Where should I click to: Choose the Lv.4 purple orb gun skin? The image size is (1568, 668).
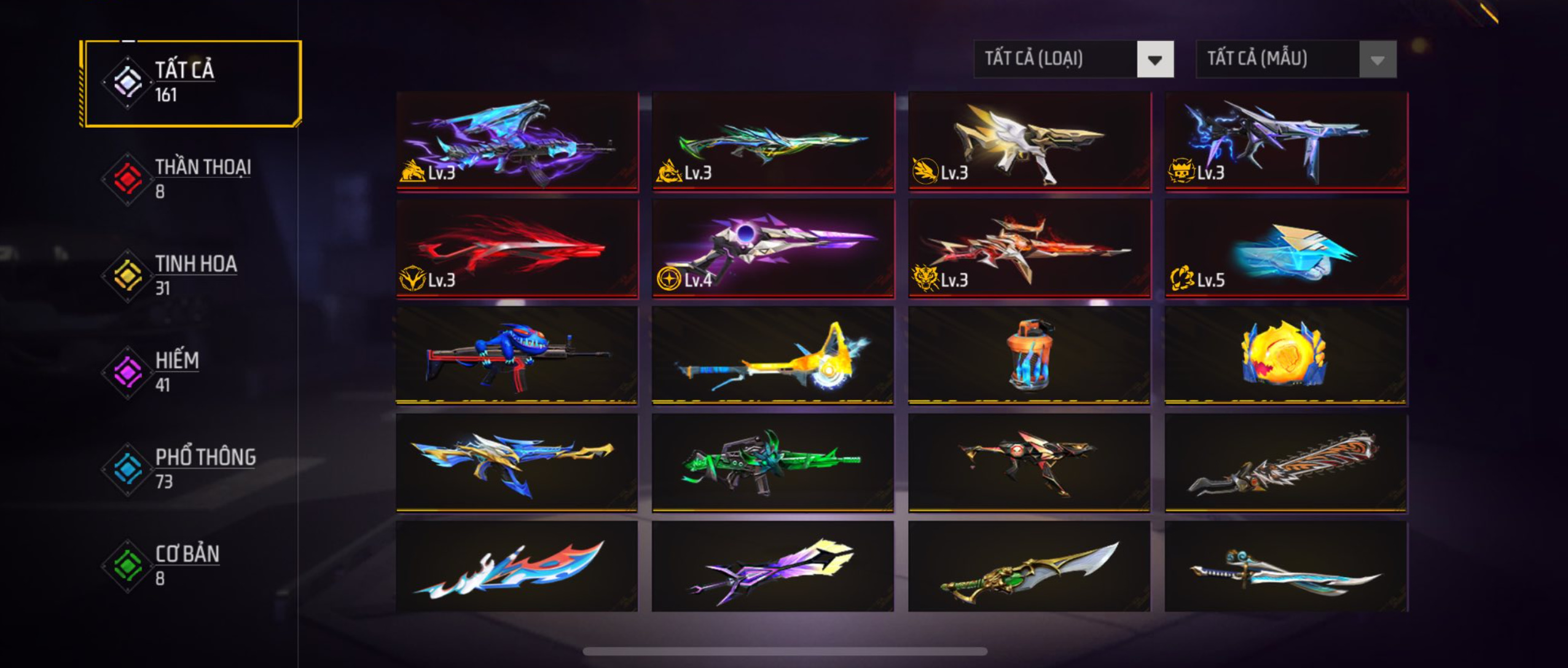(x=773, y=249)
